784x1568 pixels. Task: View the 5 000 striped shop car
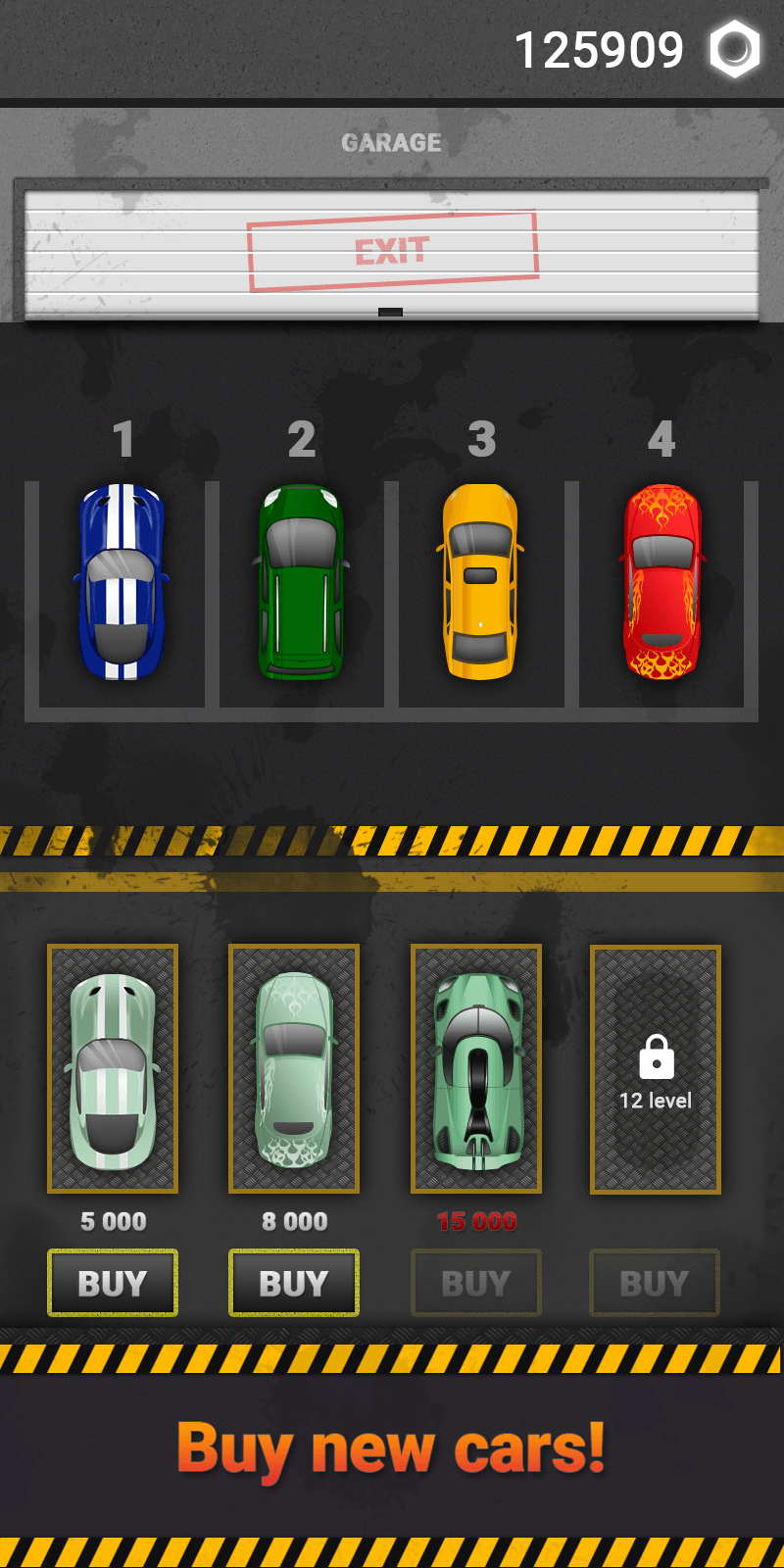click(x=113, y=1069)
